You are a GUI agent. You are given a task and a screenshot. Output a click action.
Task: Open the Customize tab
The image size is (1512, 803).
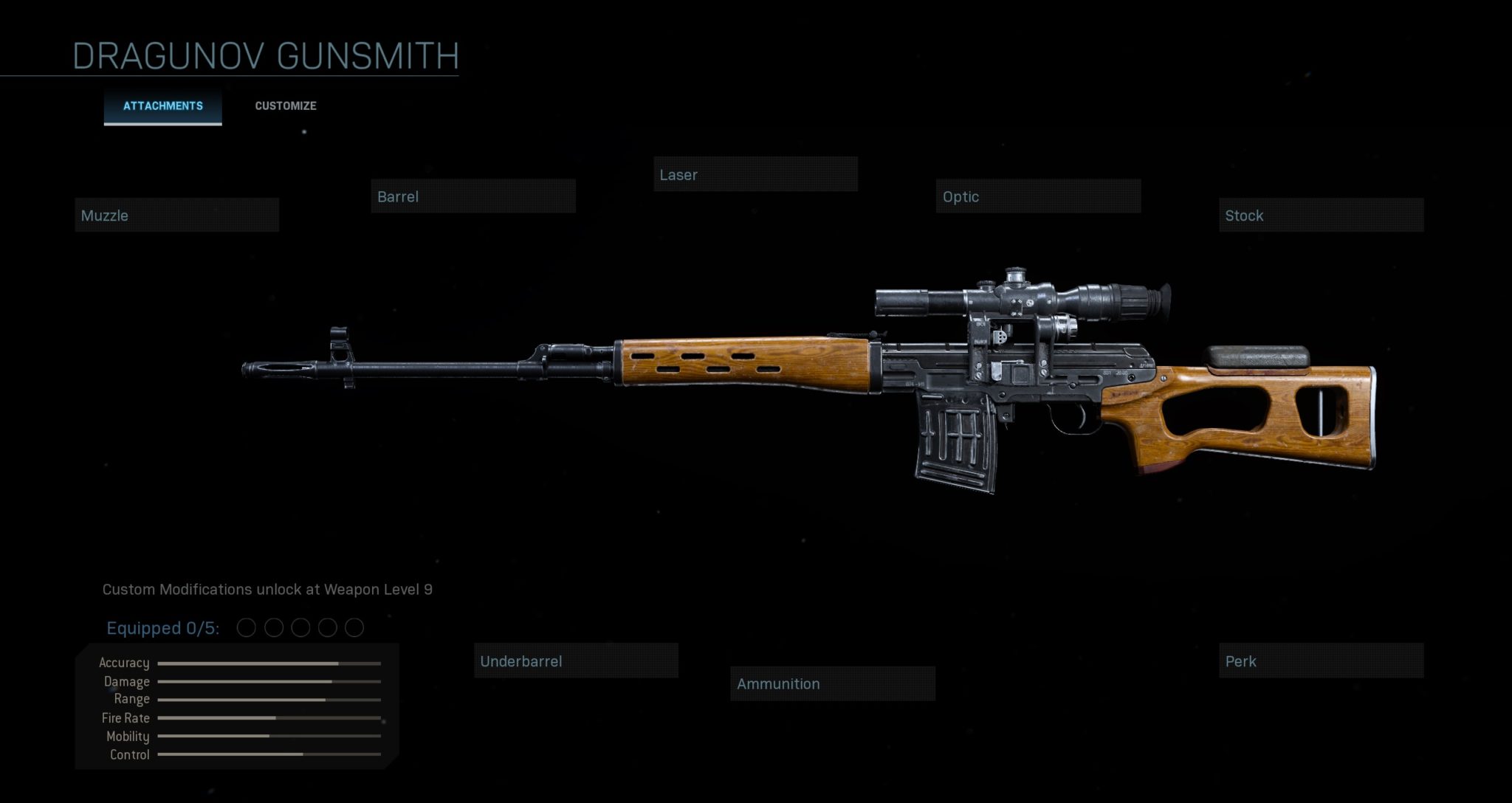(x=286, y=106)
